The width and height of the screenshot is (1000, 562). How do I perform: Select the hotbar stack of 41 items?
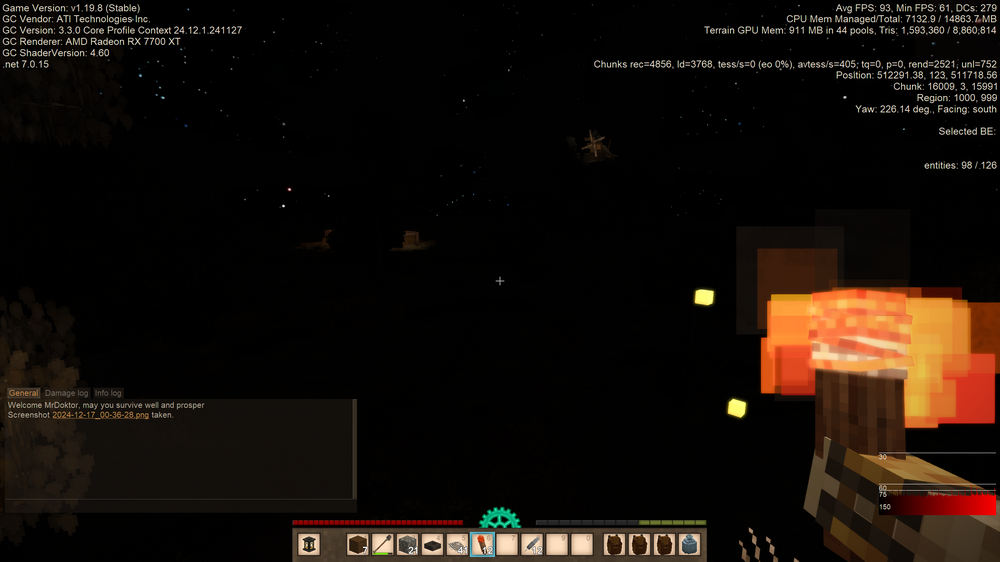458,544
